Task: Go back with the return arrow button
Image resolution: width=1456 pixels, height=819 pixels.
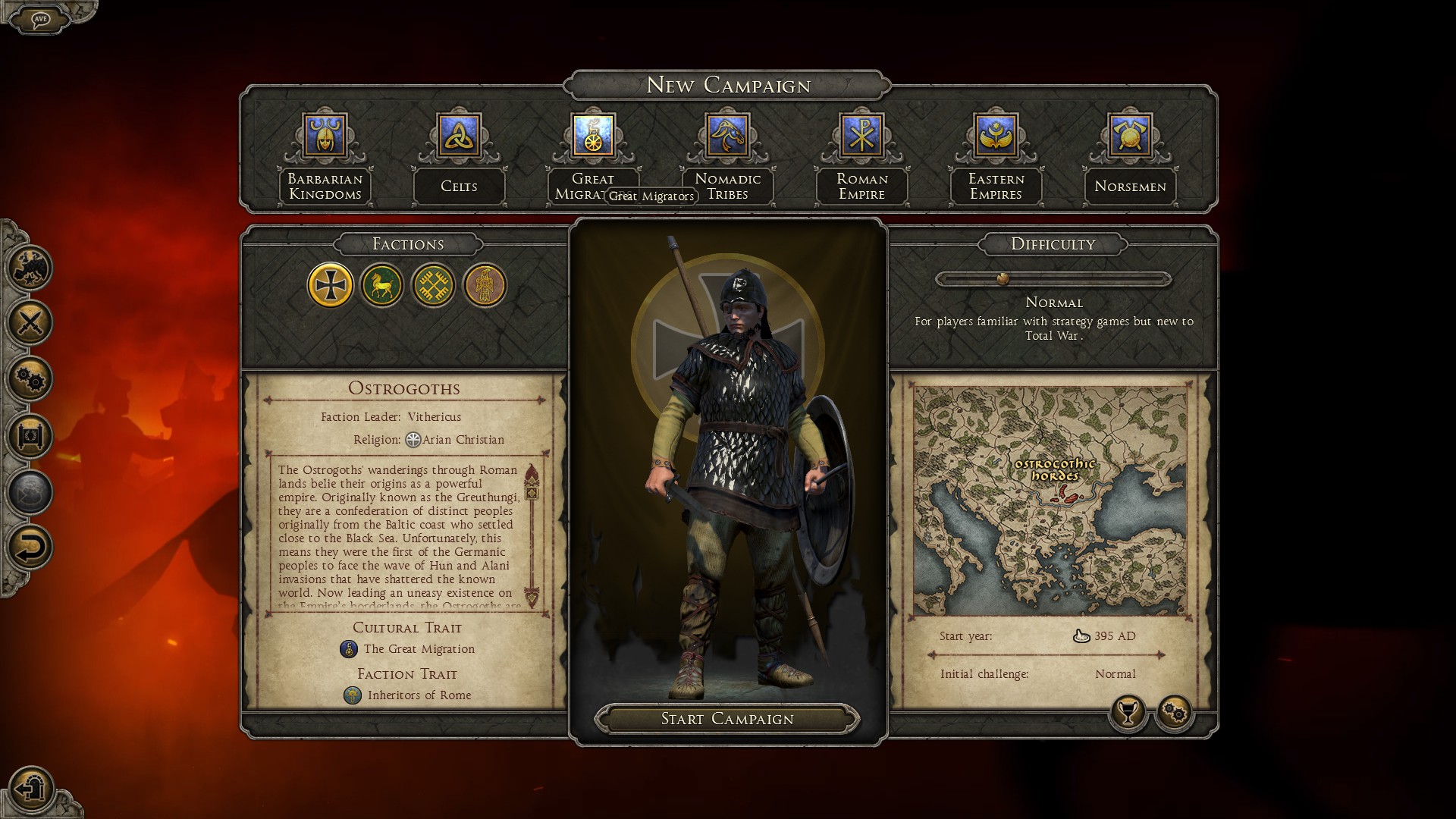Action: 30,548
